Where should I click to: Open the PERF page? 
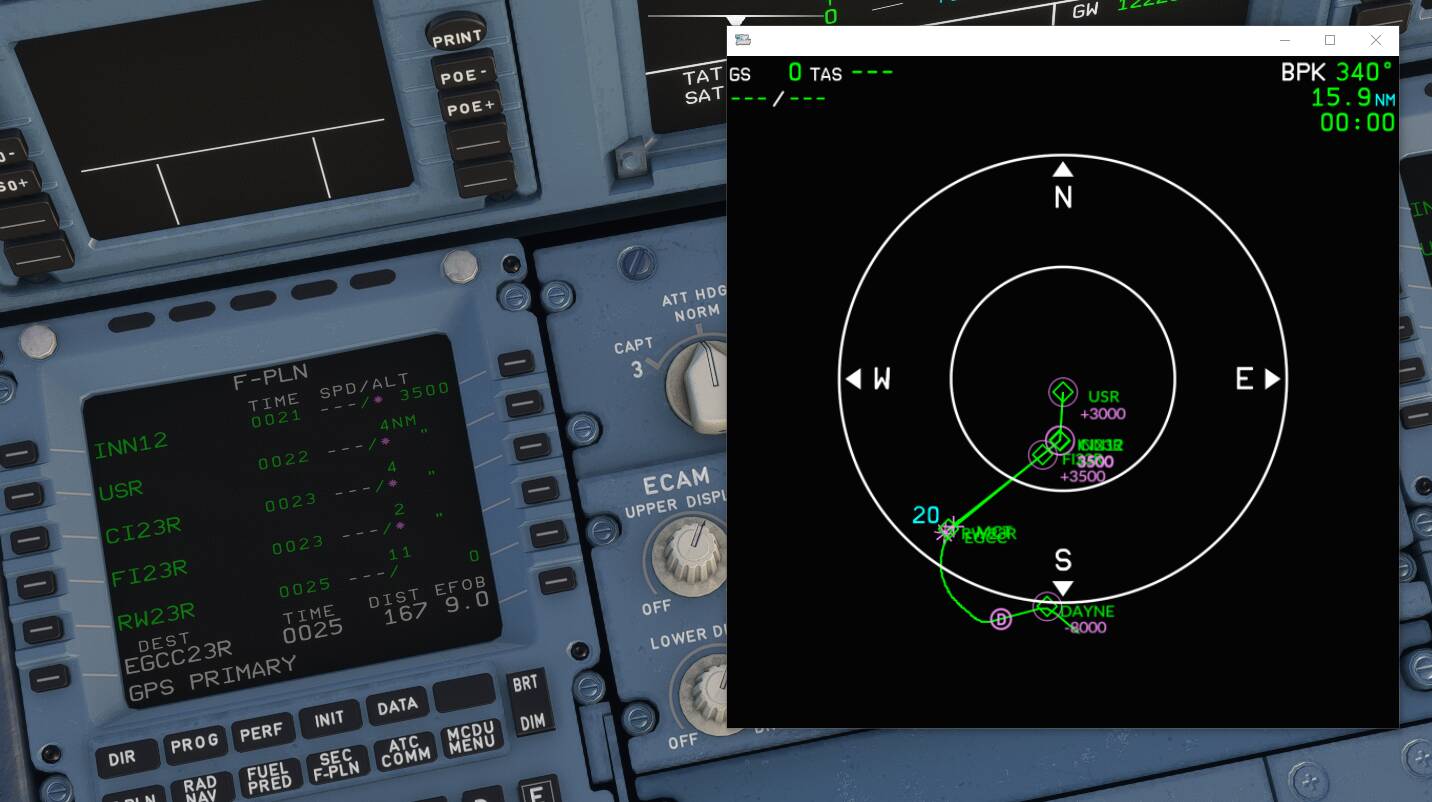pos(261,733)
